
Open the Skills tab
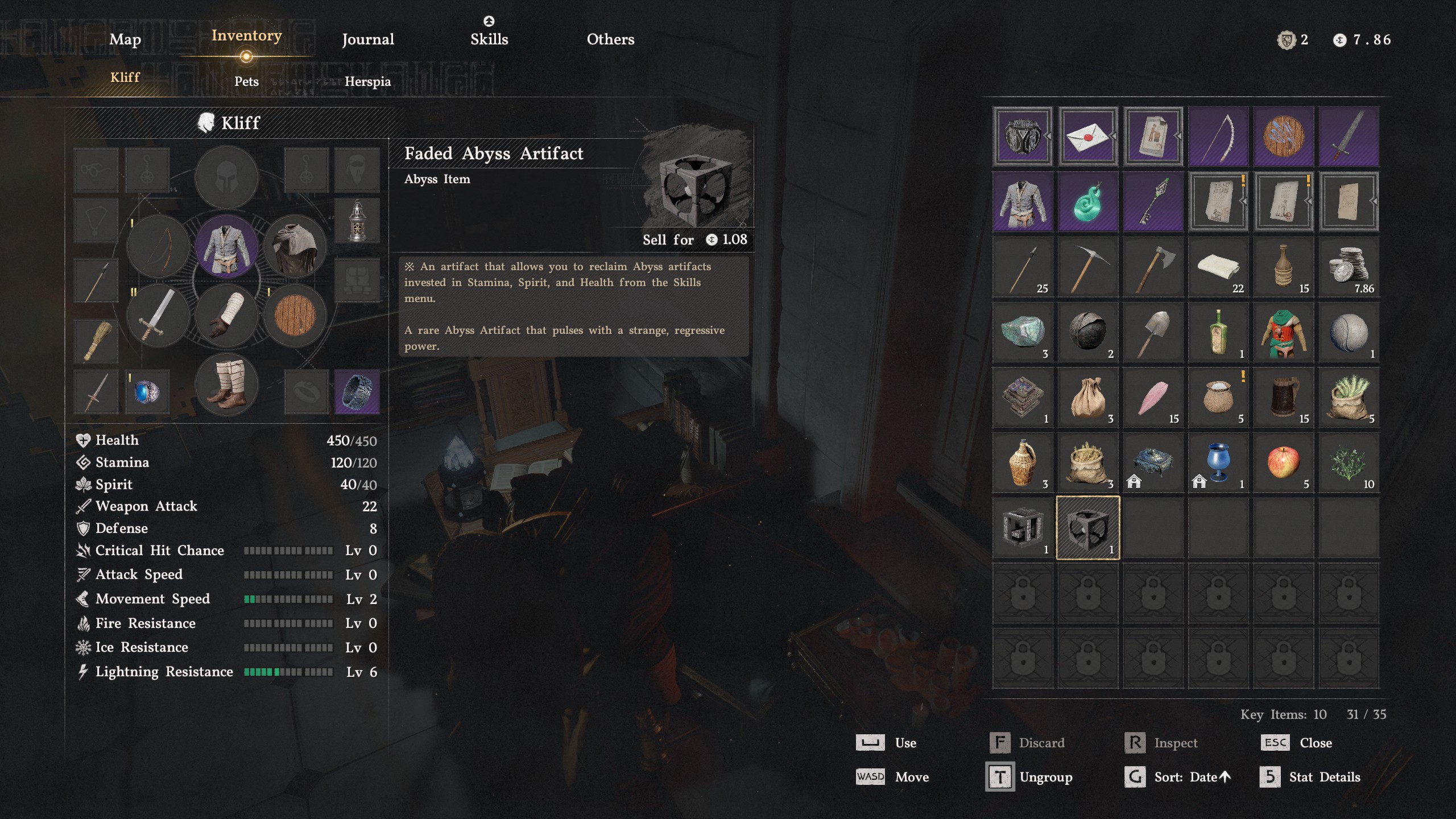[x=489, y=39]
